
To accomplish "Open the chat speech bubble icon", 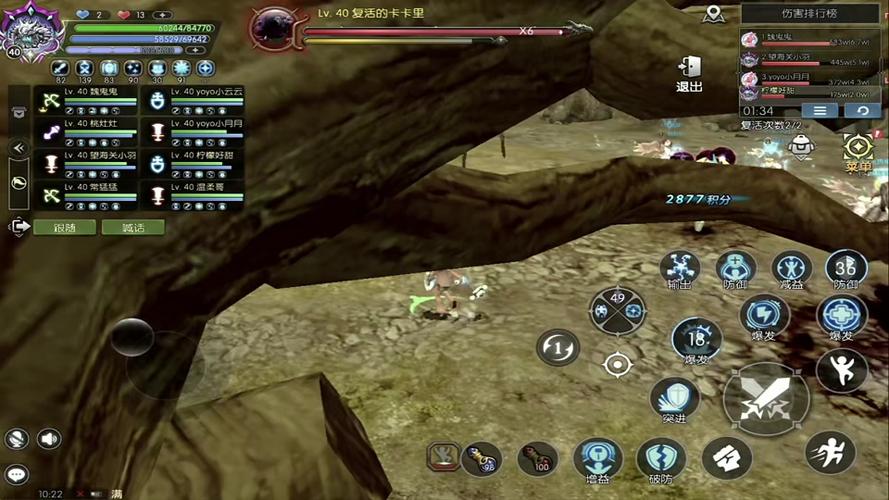I will [17, 474].
